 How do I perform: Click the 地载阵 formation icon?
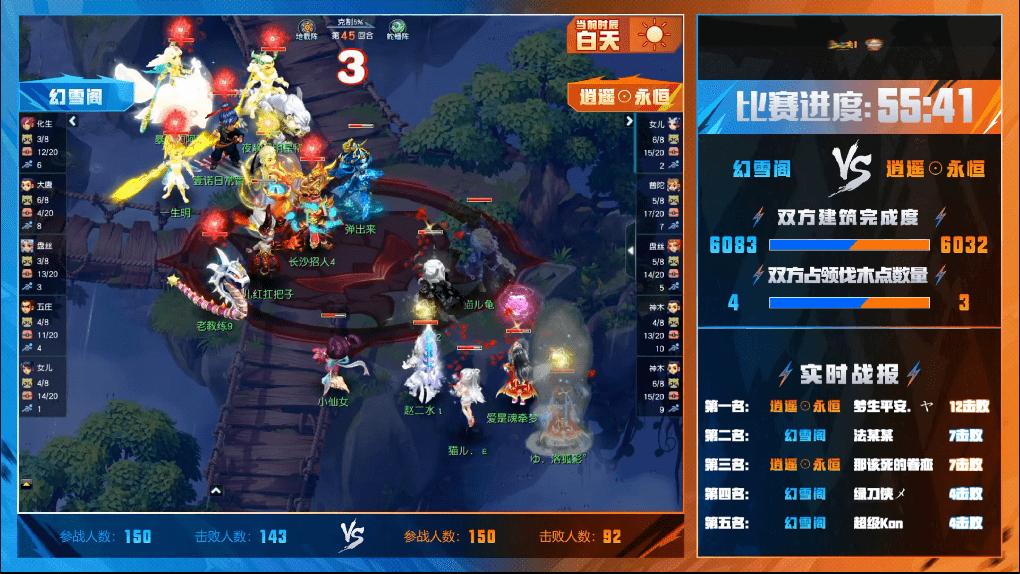(306, 27)
